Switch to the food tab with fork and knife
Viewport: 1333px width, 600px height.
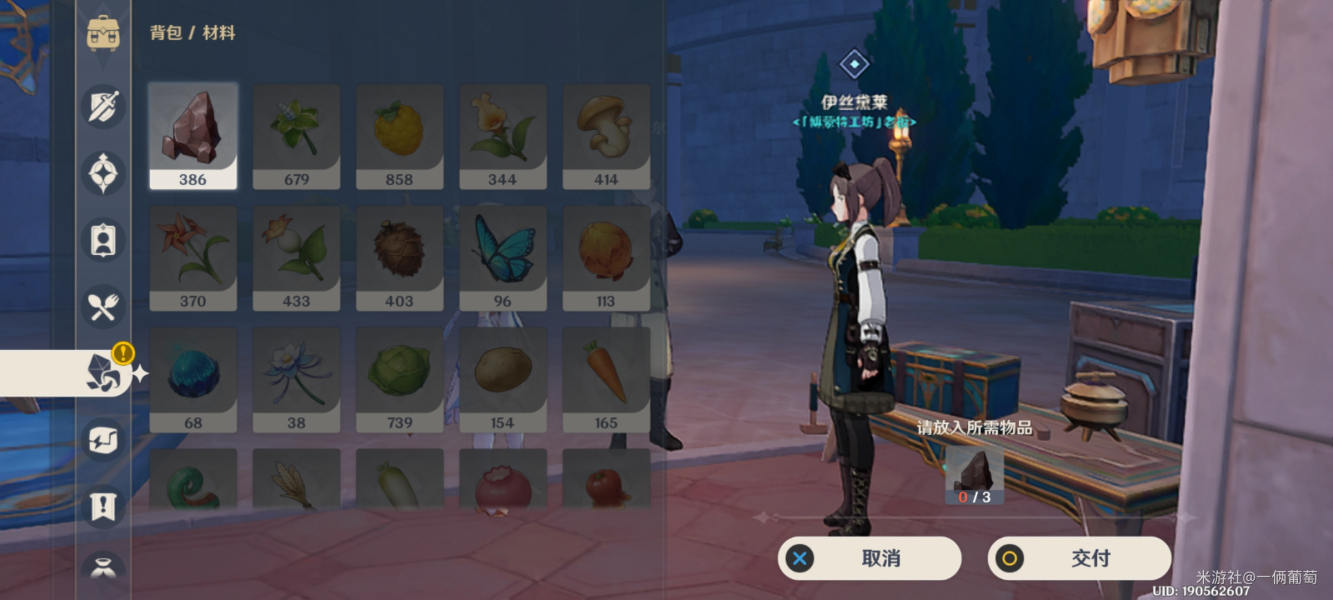point(103,307)
